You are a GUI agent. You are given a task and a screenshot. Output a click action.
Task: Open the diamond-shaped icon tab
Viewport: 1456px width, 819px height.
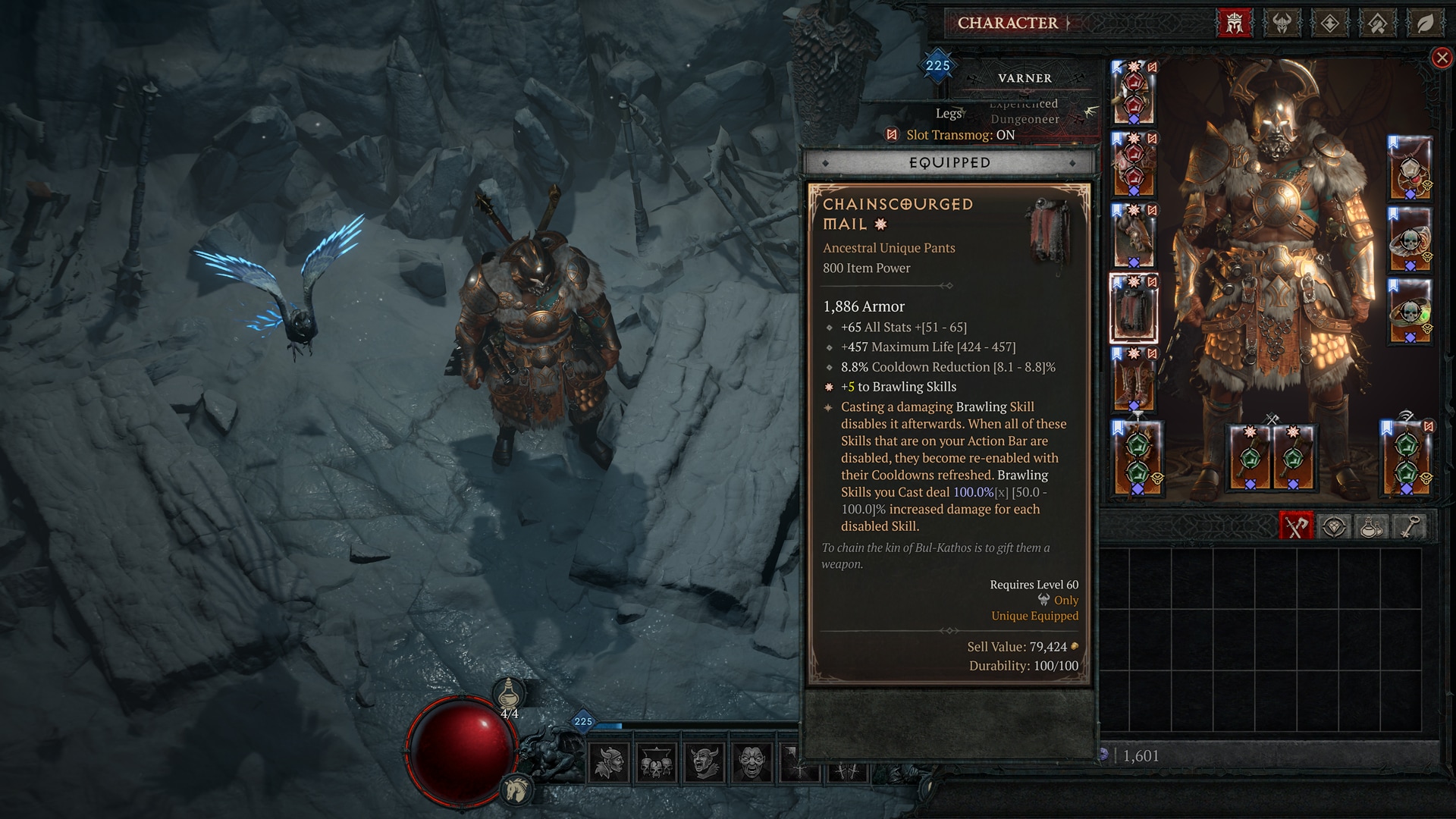point(1329,24)
